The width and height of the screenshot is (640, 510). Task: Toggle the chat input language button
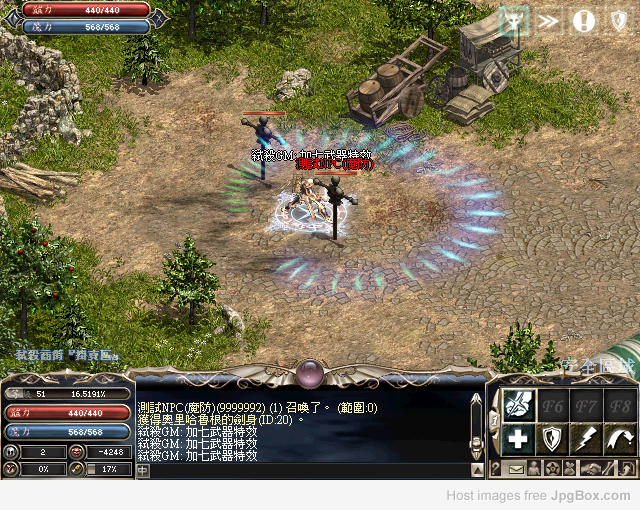[x=143, y=470]
